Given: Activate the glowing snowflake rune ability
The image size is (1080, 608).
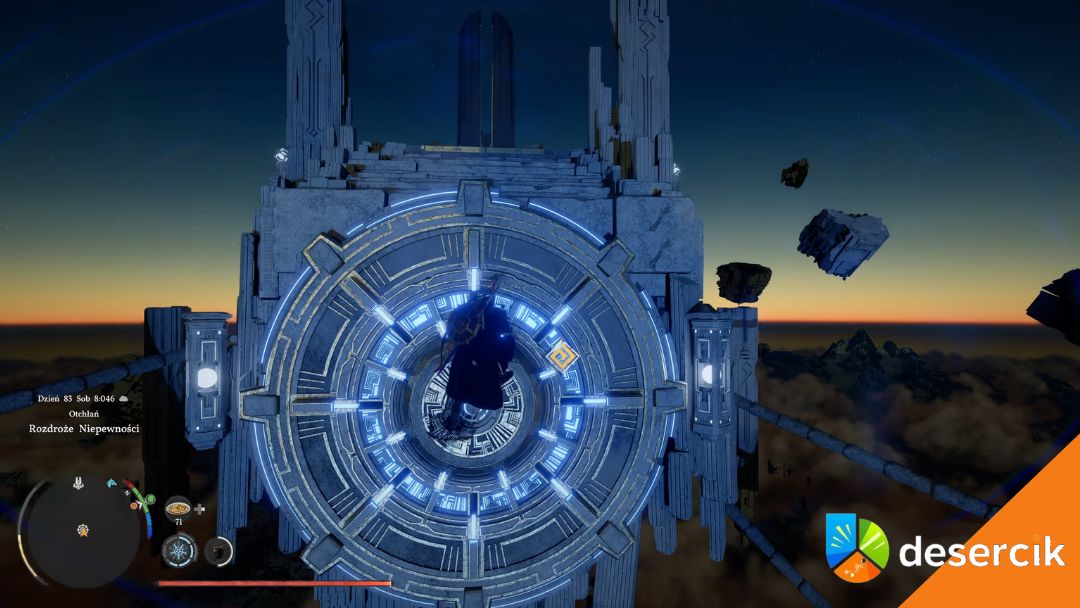Looking at the screenshot, I should pyautogui.click(x=179, y=550).
